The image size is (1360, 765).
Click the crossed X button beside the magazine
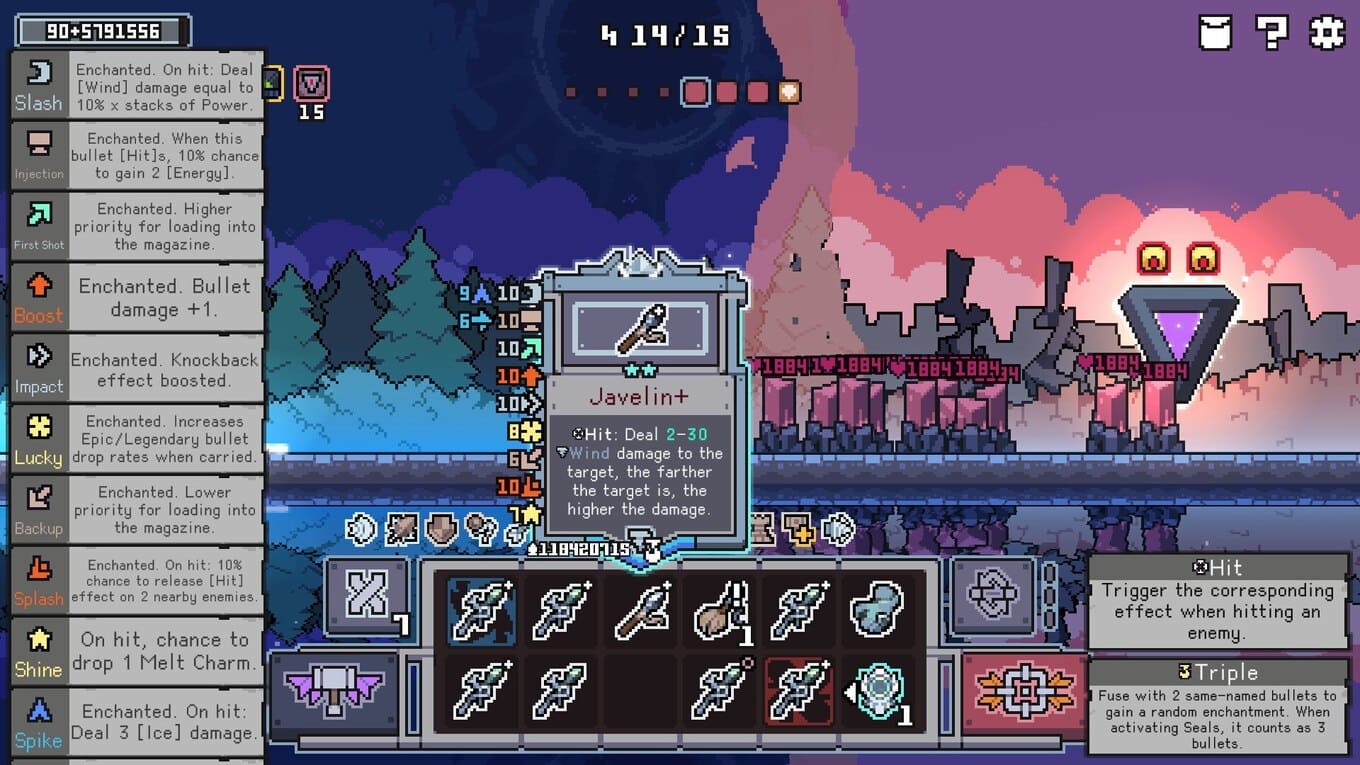click(x=366, y=598)
